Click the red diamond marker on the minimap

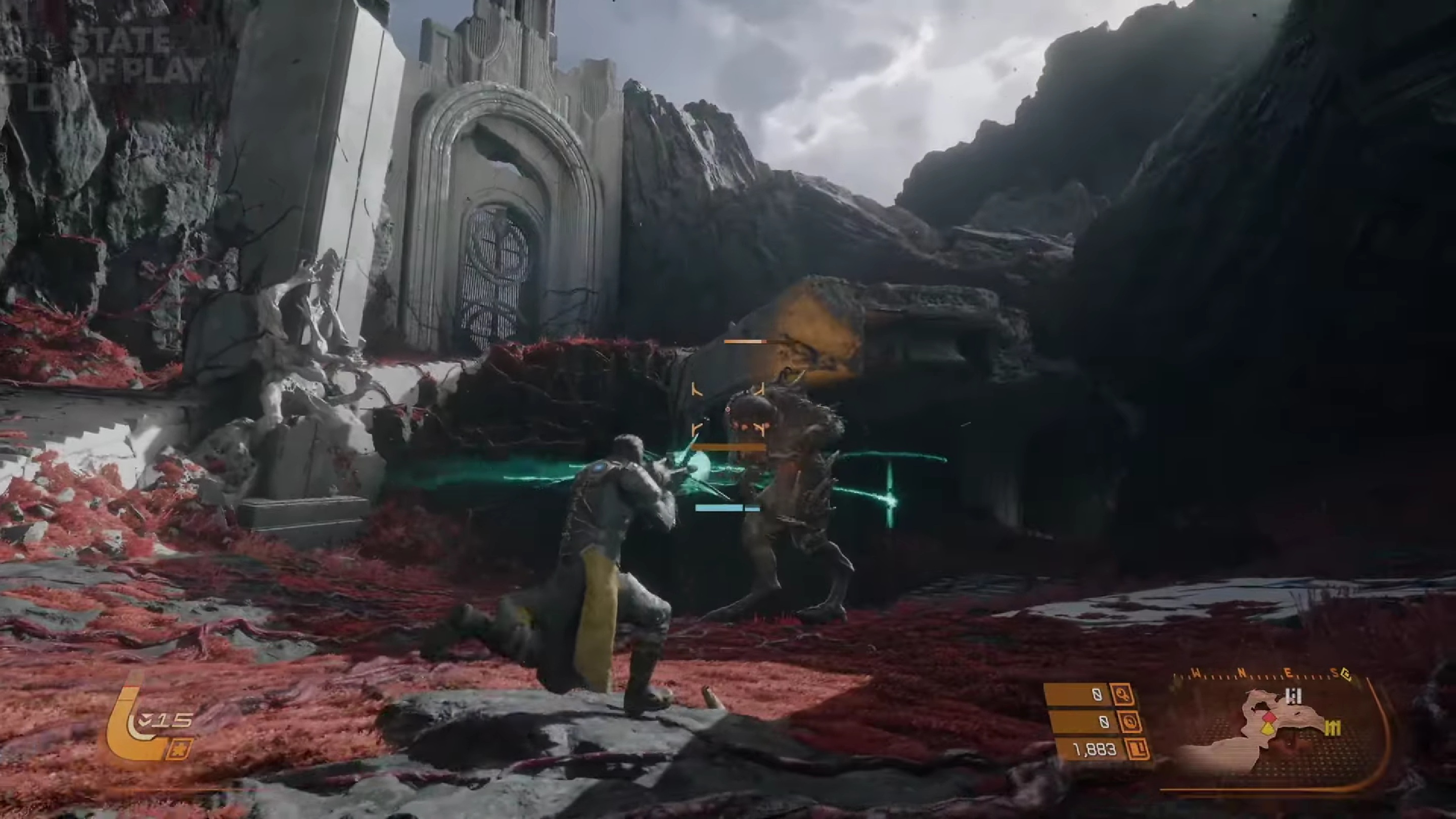[x=1269, y=717]
